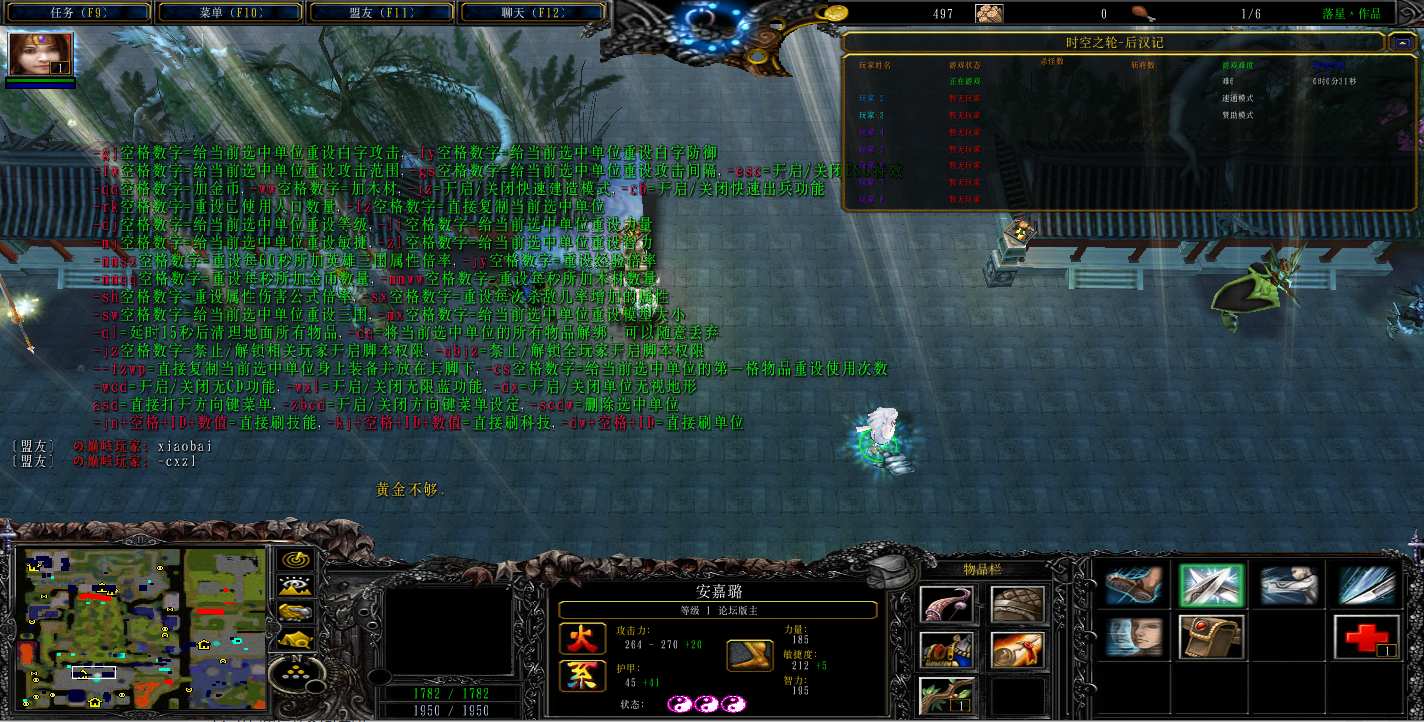Open the 聊天 (F12) chat log

[533, 13]
